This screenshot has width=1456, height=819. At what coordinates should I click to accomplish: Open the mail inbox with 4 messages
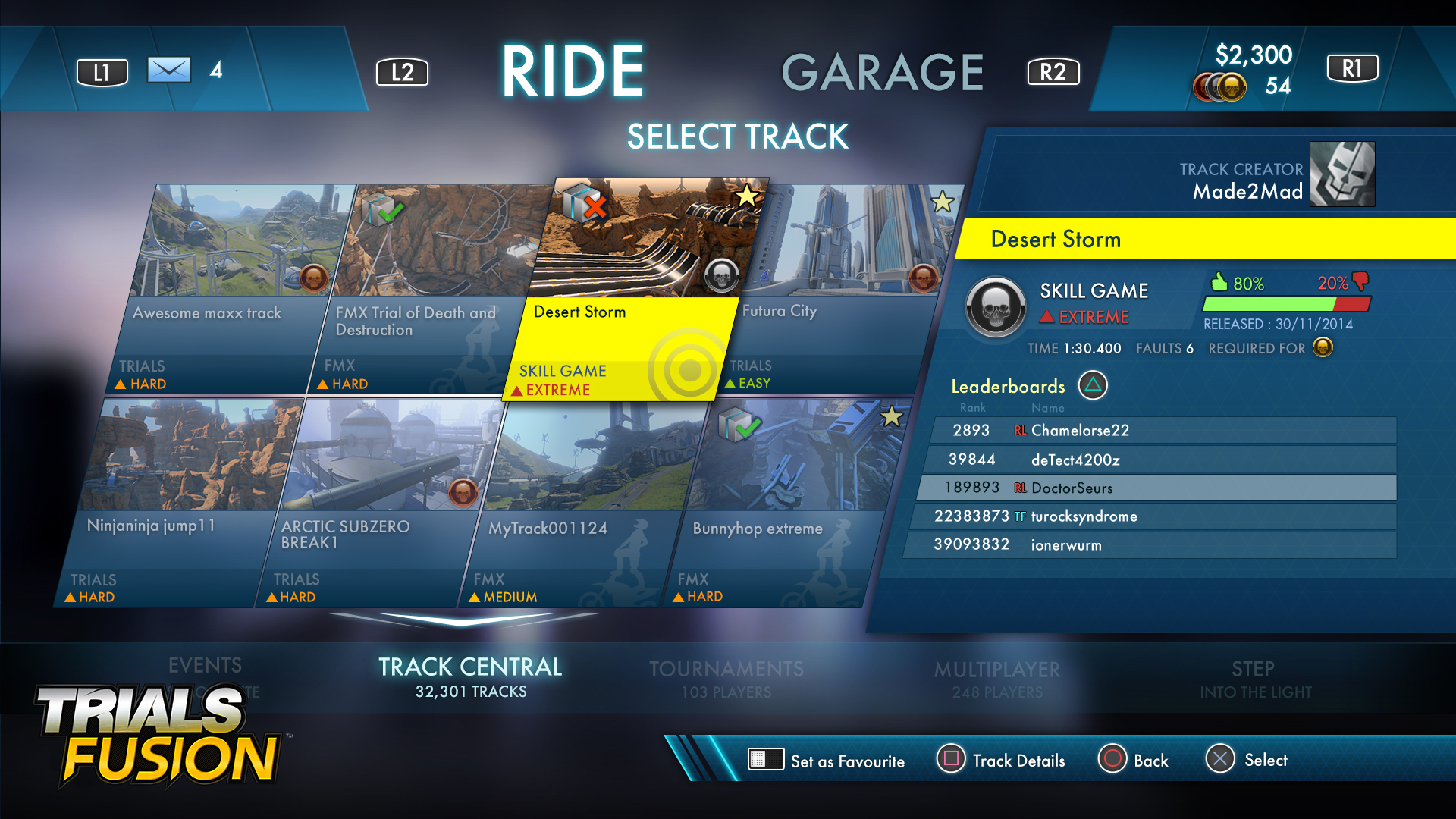click(x=171, y=71)
